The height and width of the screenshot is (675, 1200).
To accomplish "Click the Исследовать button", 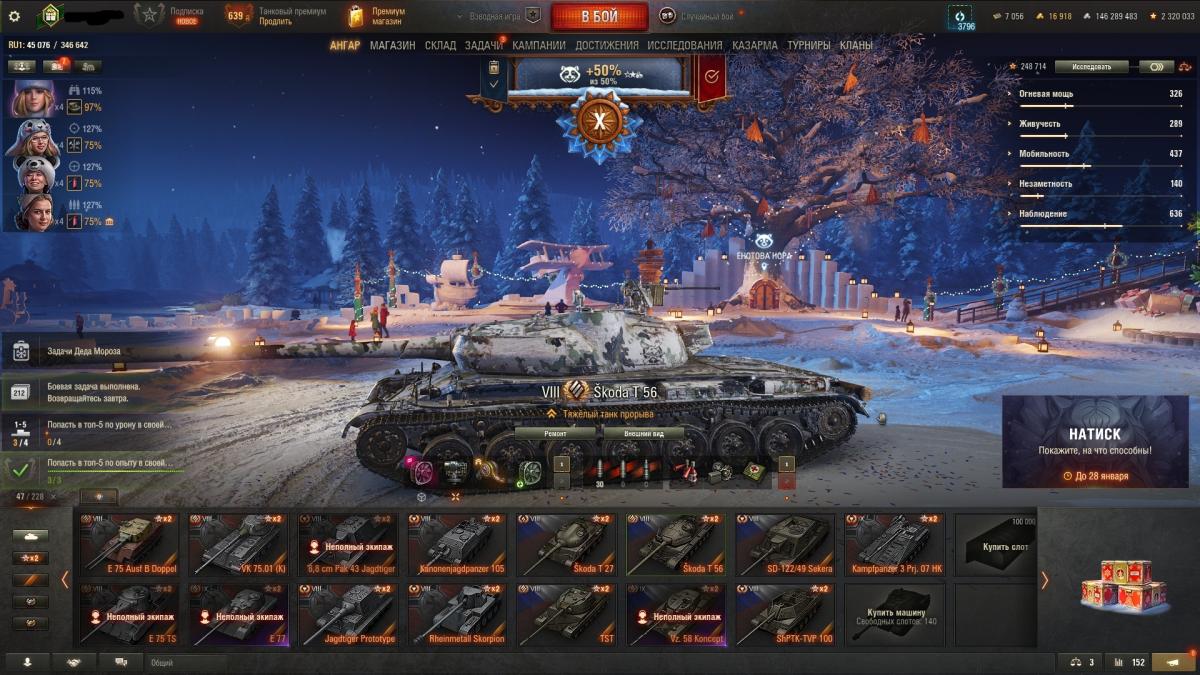I will [x=1091, y=67].
